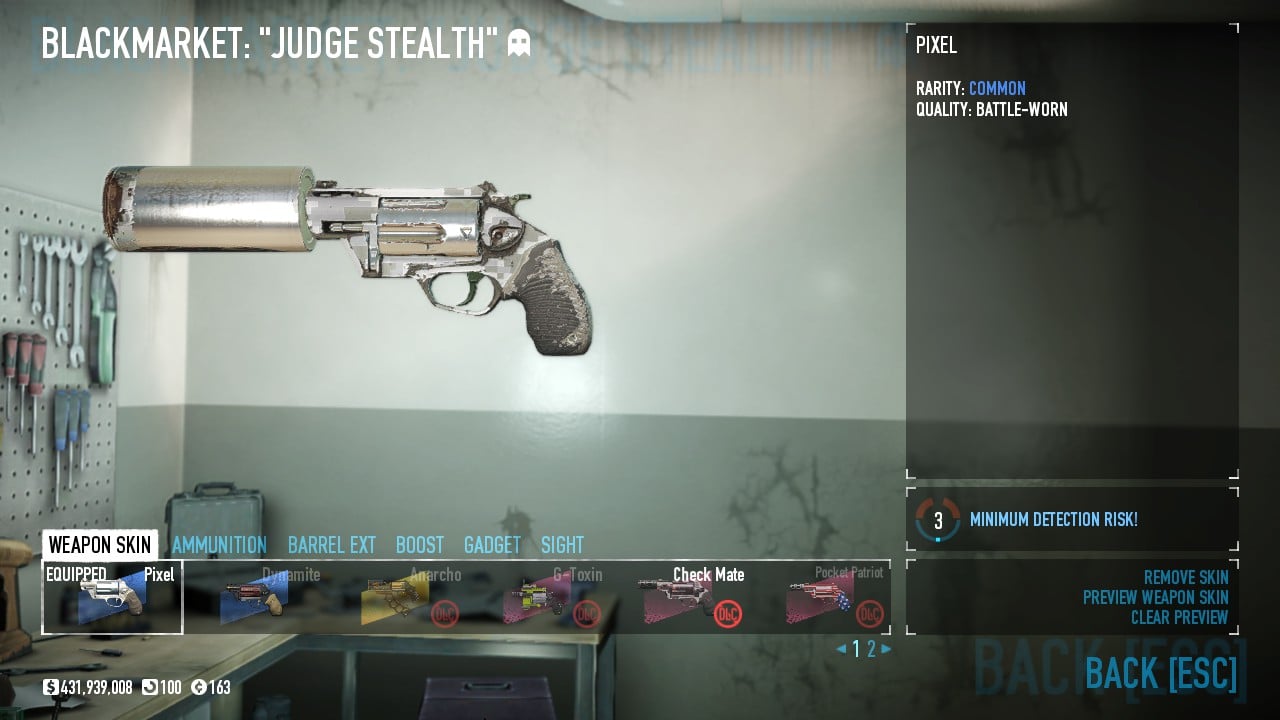Go back with the Back button
Image resolution: width=1280 pixels, height=720 pixels.
pos(1160,673)
